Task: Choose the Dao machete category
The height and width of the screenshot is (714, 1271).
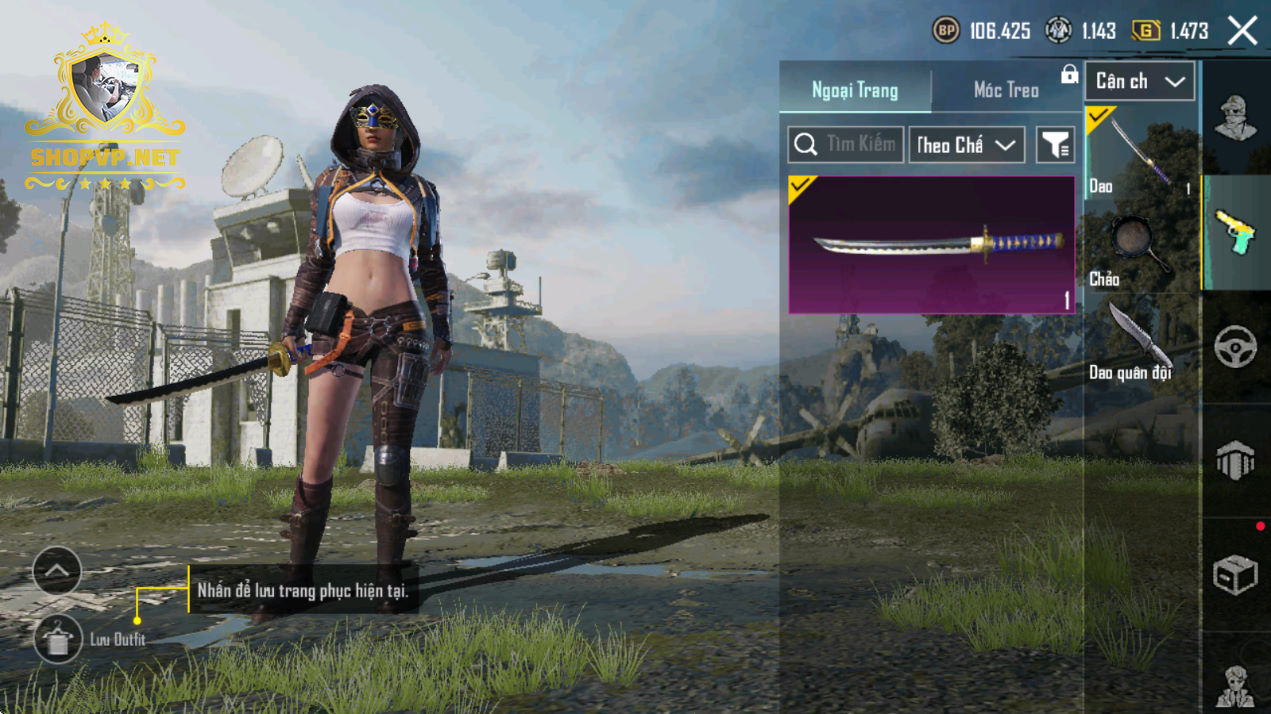Action: [x=1141, y=153]
